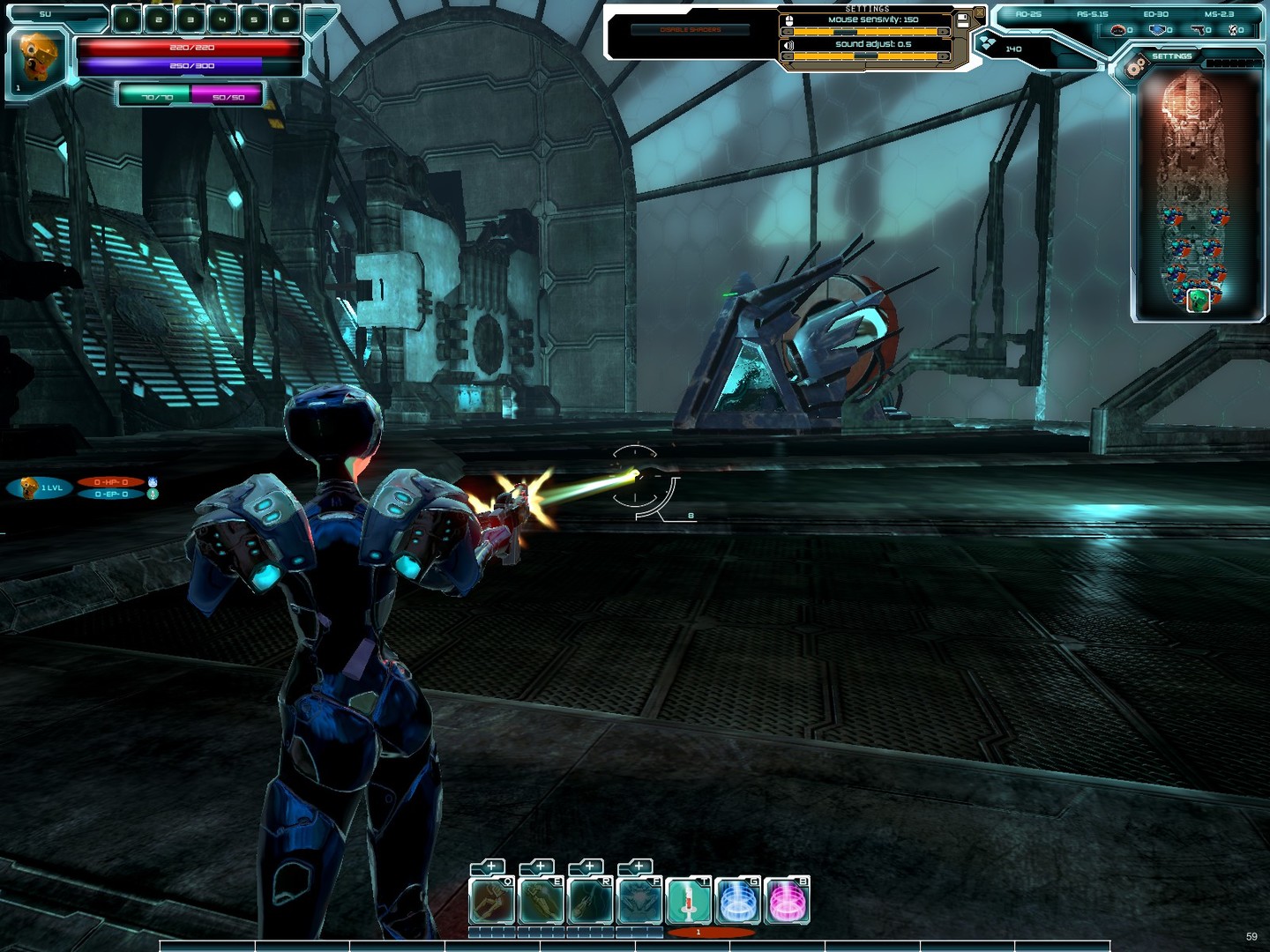Image resolution: width=1270 pixels, height=952 pixels.
Task: Click left arrow of sound adjust slider
Action: click(788, 56)
